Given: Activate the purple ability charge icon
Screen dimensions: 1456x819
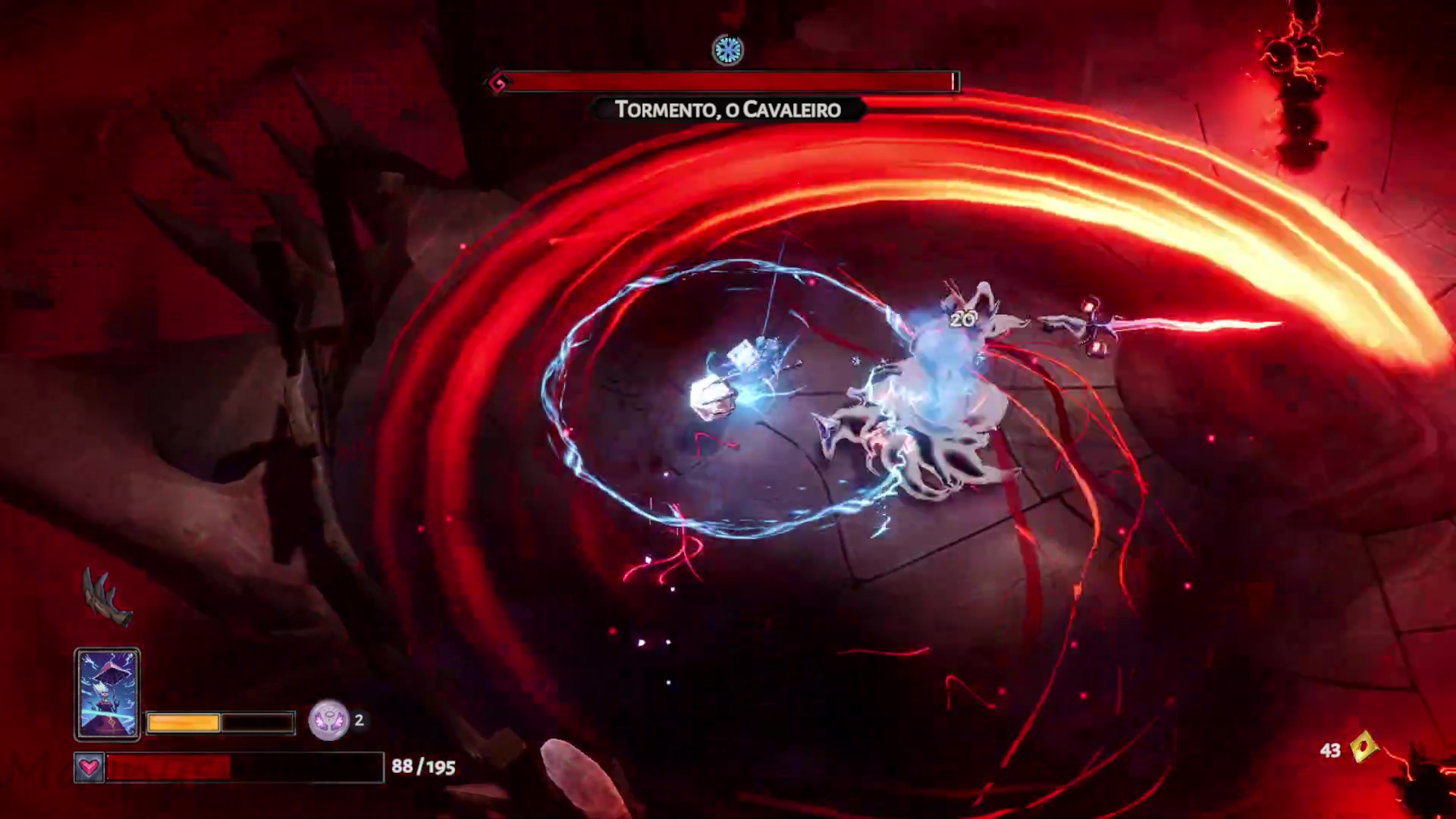Looking at the screenshot, I should 329,720.
